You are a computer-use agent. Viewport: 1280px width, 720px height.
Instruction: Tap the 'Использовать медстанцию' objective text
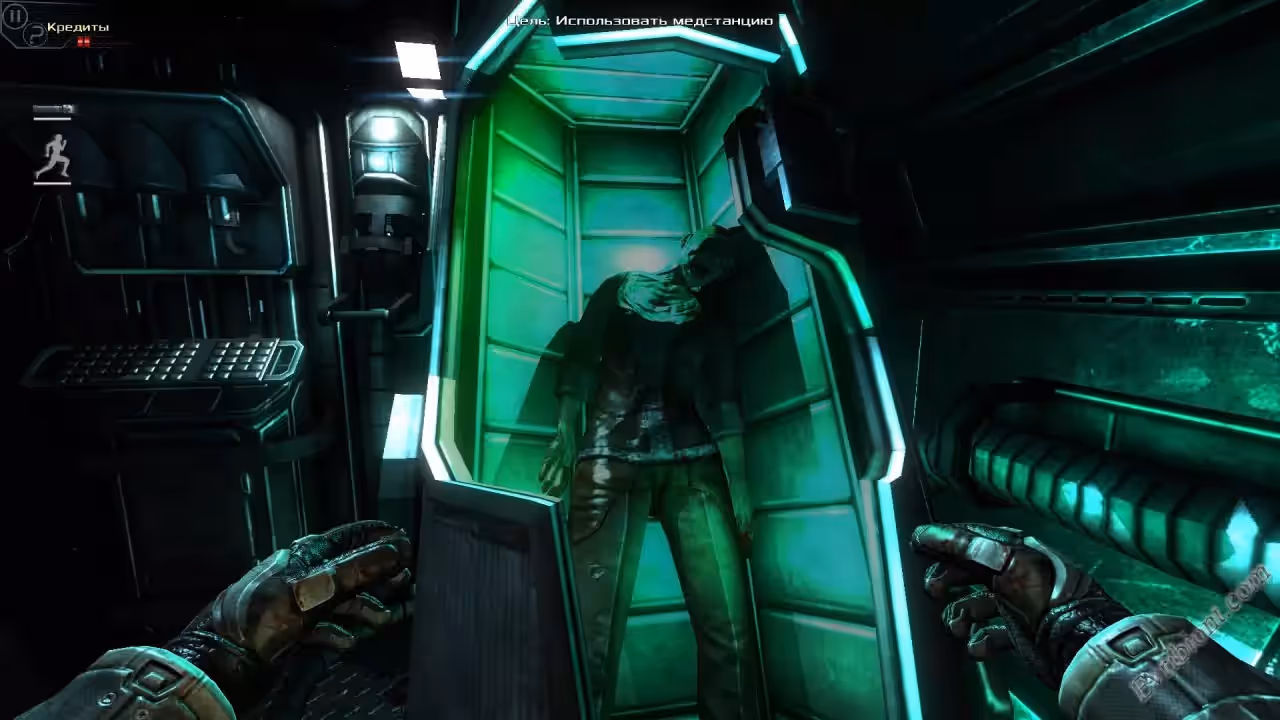[x=664, y=20]
